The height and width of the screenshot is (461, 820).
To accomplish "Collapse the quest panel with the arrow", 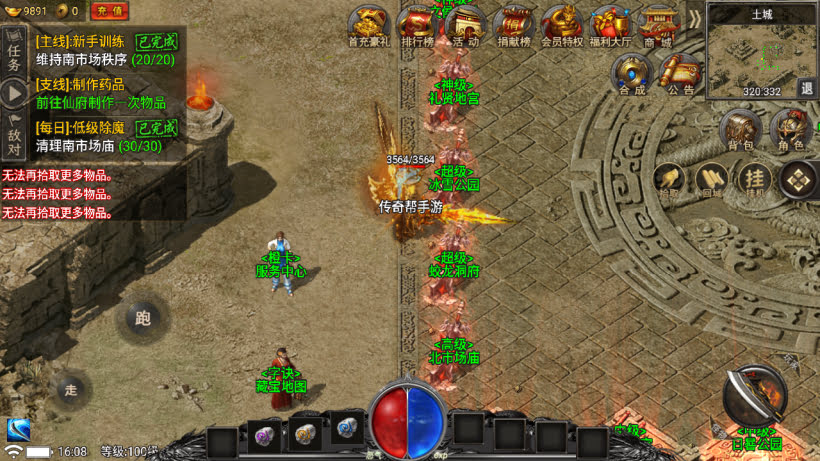I will tap(14, 94).
